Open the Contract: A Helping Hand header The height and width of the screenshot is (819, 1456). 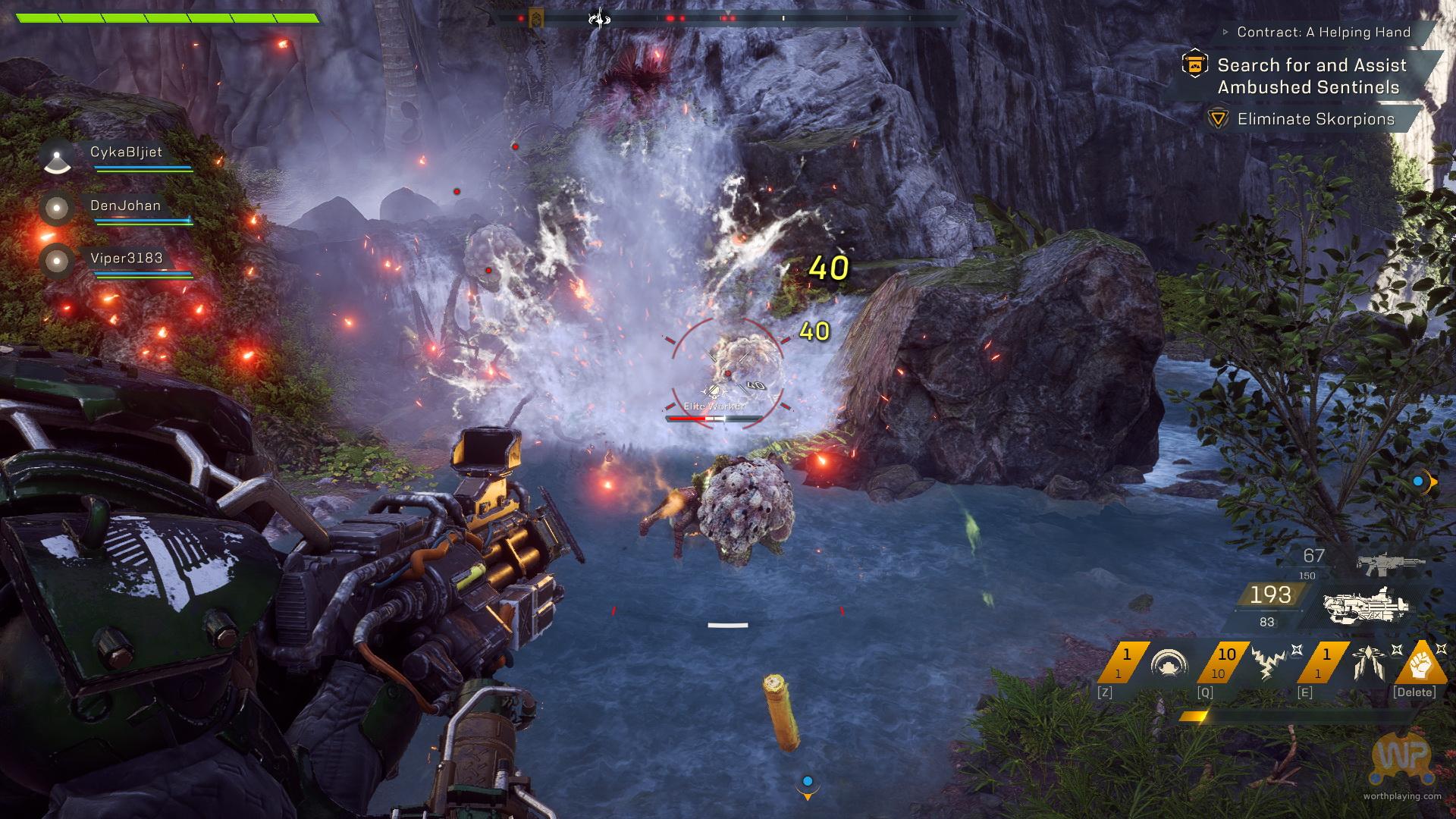[x=1323, y=33]
